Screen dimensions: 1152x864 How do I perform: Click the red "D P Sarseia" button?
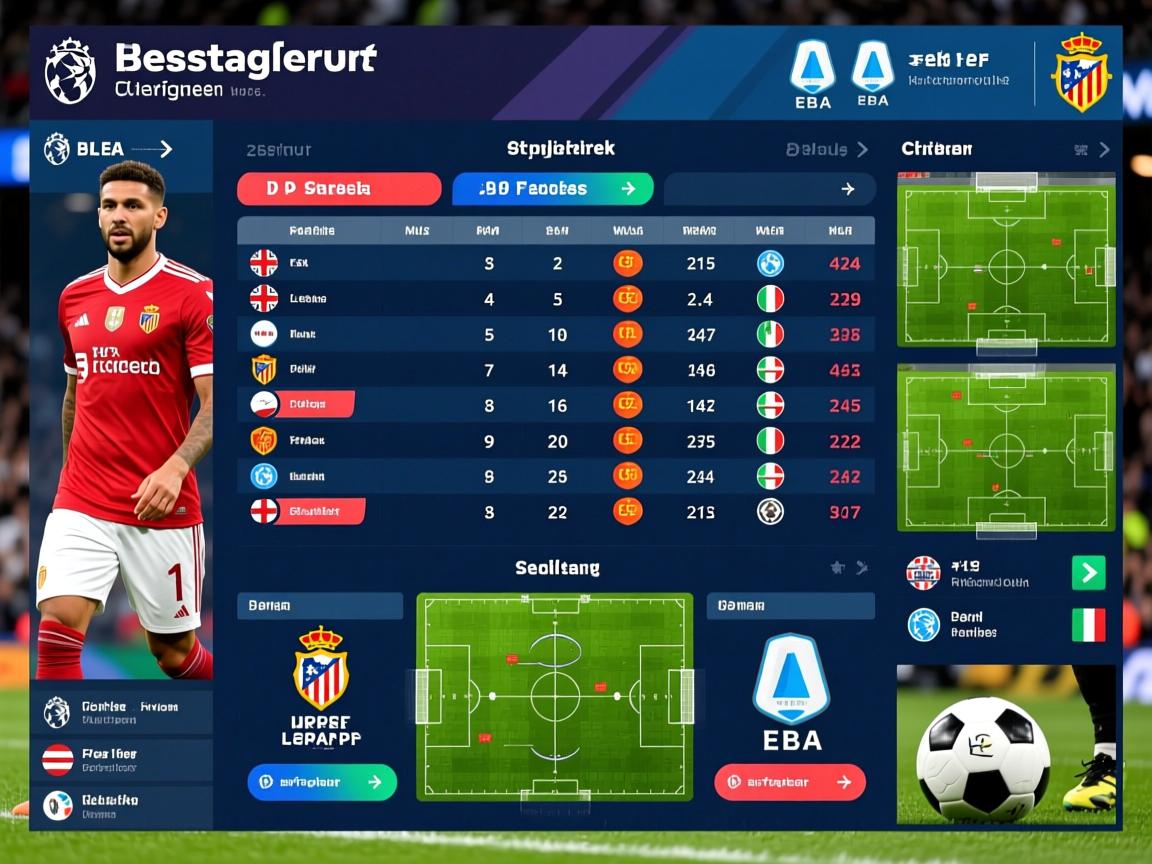338,189
